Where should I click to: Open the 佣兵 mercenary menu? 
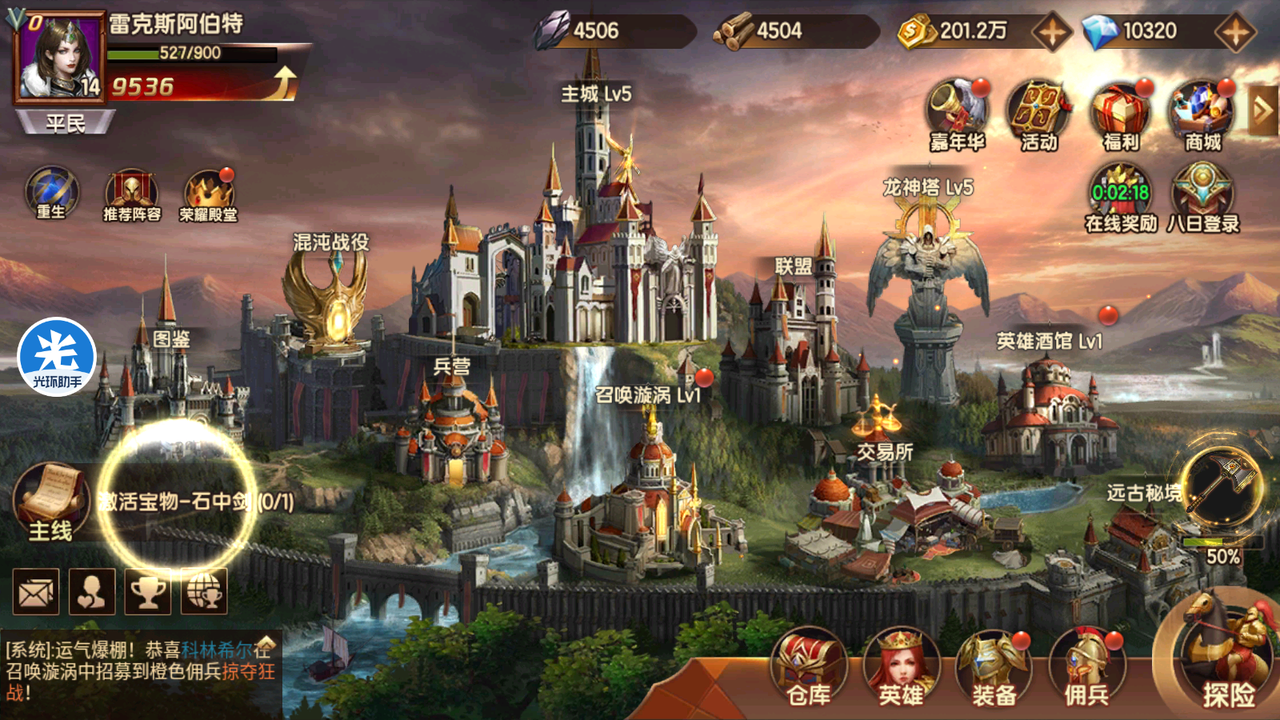point(1086,664)
